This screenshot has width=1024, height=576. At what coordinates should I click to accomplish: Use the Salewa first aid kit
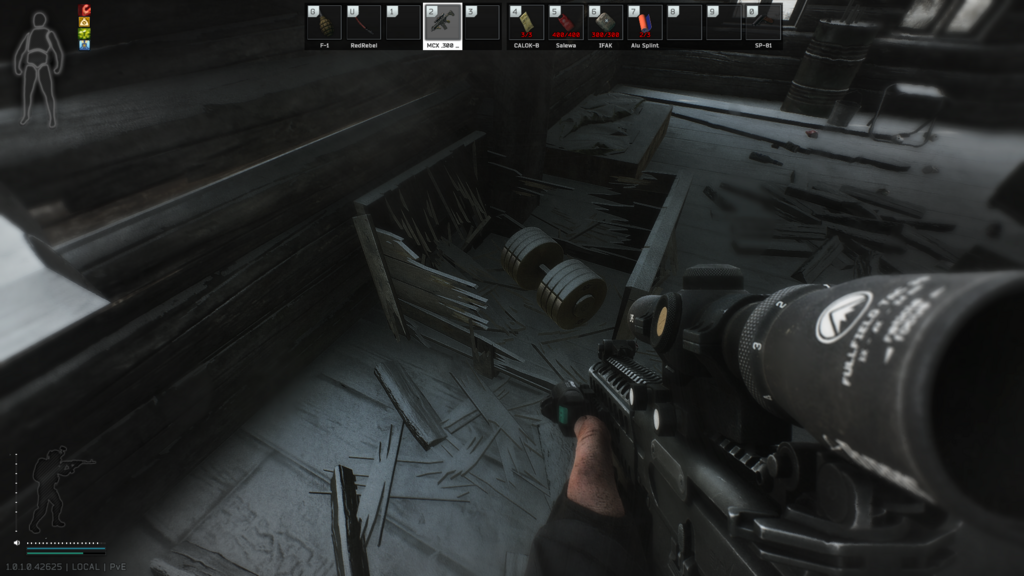(x=565, y=22)
